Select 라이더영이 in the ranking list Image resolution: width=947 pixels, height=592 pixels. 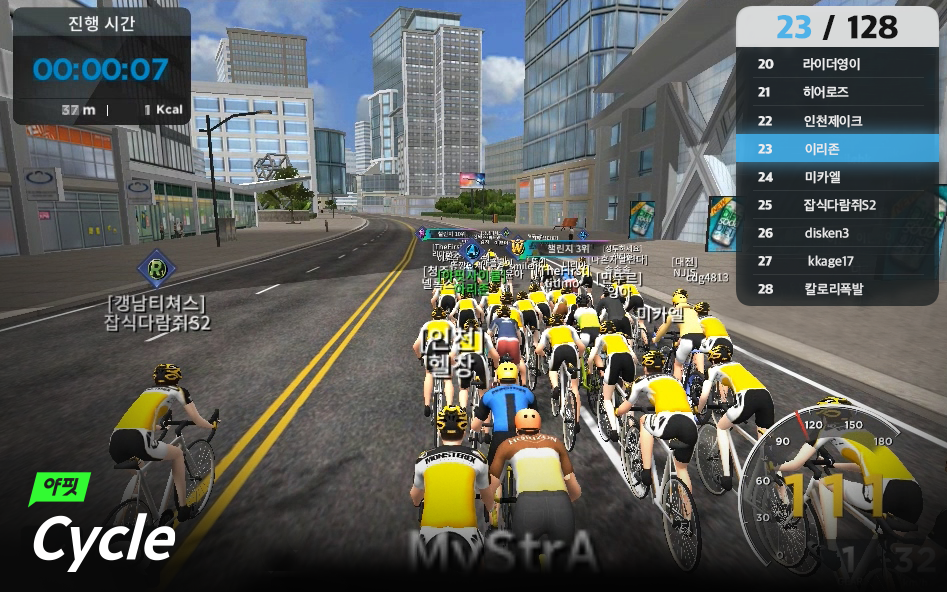pos(837,64)
